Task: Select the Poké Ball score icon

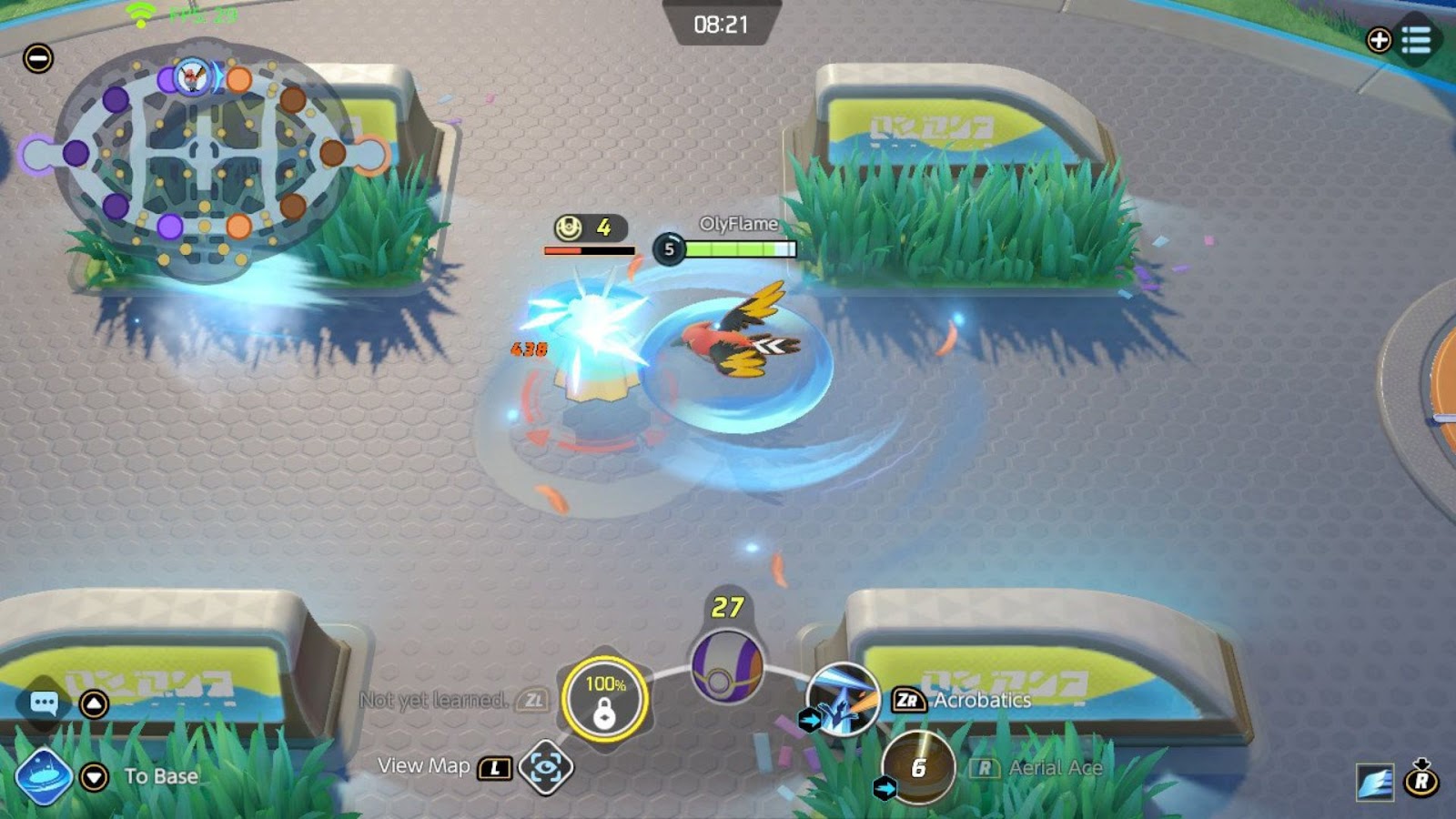Action: (726, 667)
